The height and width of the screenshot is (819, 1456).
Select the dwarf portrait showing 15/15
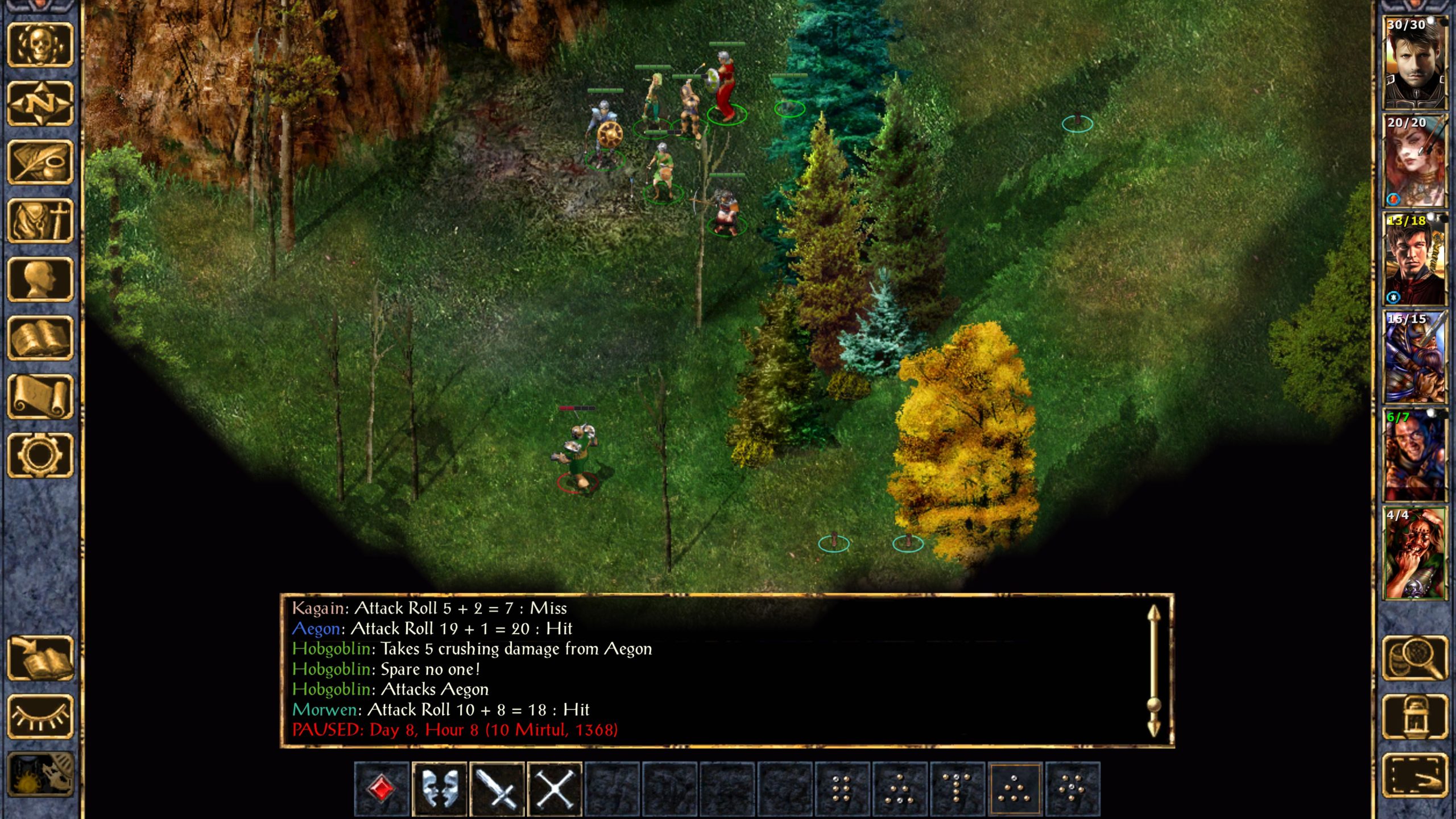point(1414,357)
